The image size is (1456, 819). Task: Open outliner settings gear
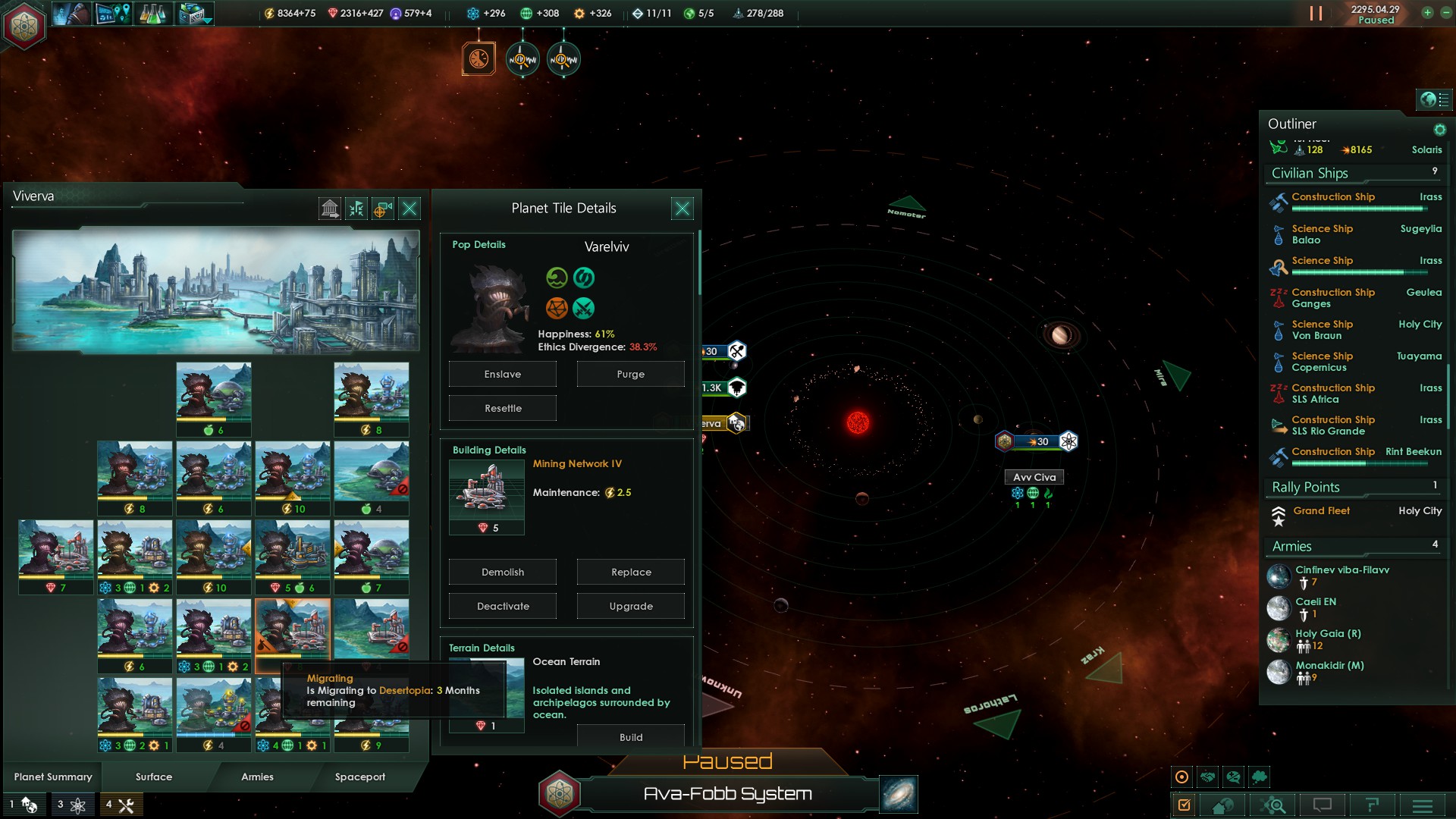coord(1439,130)
